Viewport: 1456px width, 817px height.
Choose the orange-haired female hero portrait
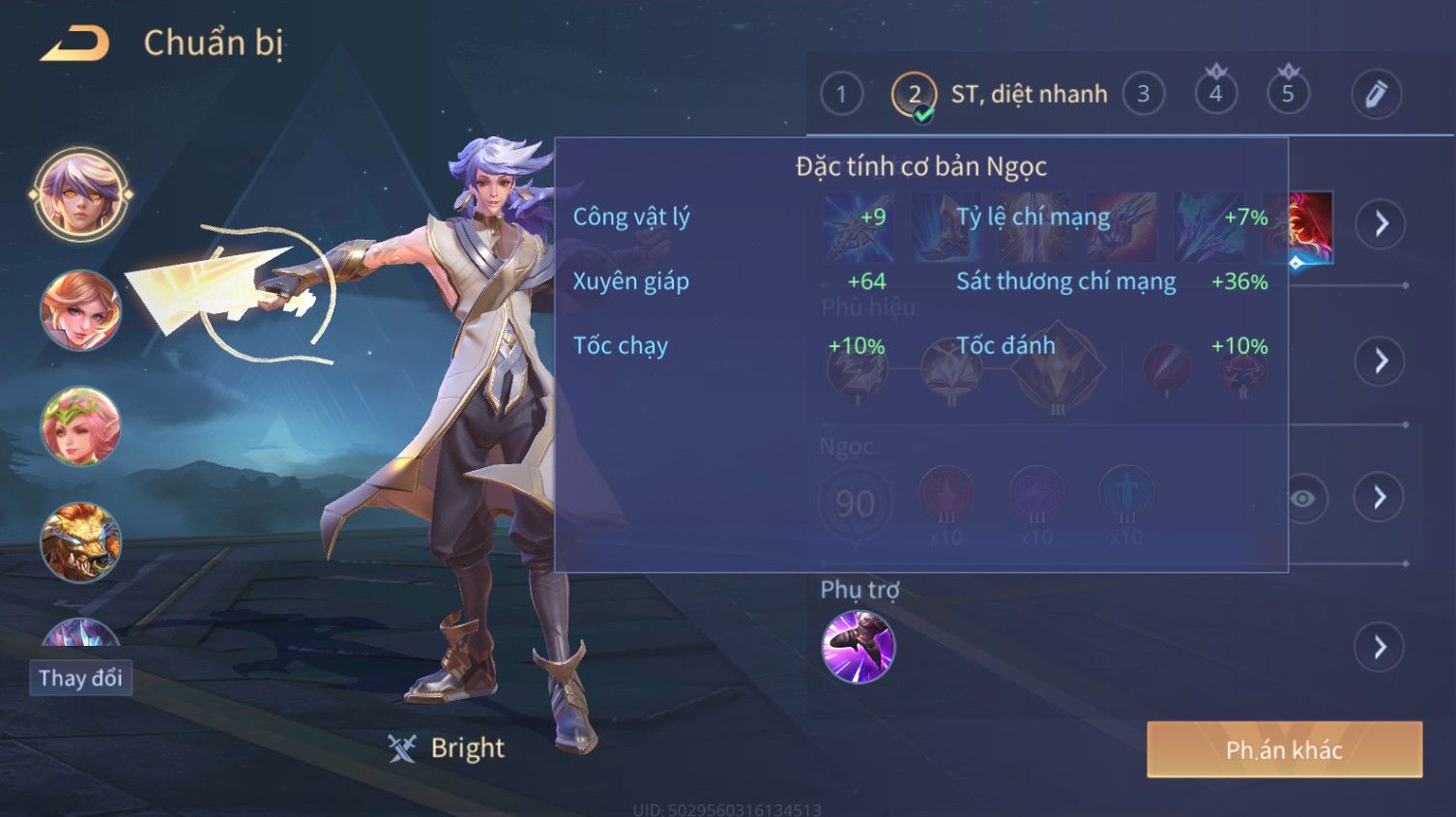click(x=80, y=310)
